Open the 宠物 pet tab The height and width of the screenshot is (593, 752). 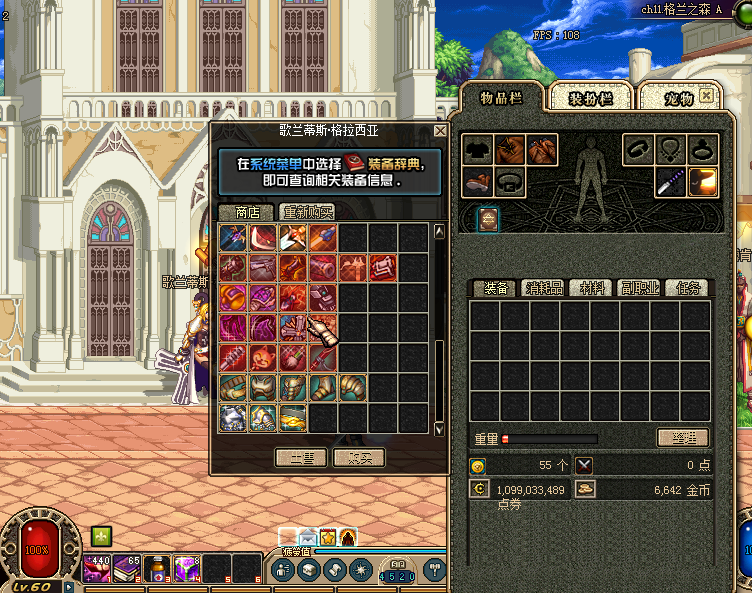pyautogui.click(x=672, y=98)
